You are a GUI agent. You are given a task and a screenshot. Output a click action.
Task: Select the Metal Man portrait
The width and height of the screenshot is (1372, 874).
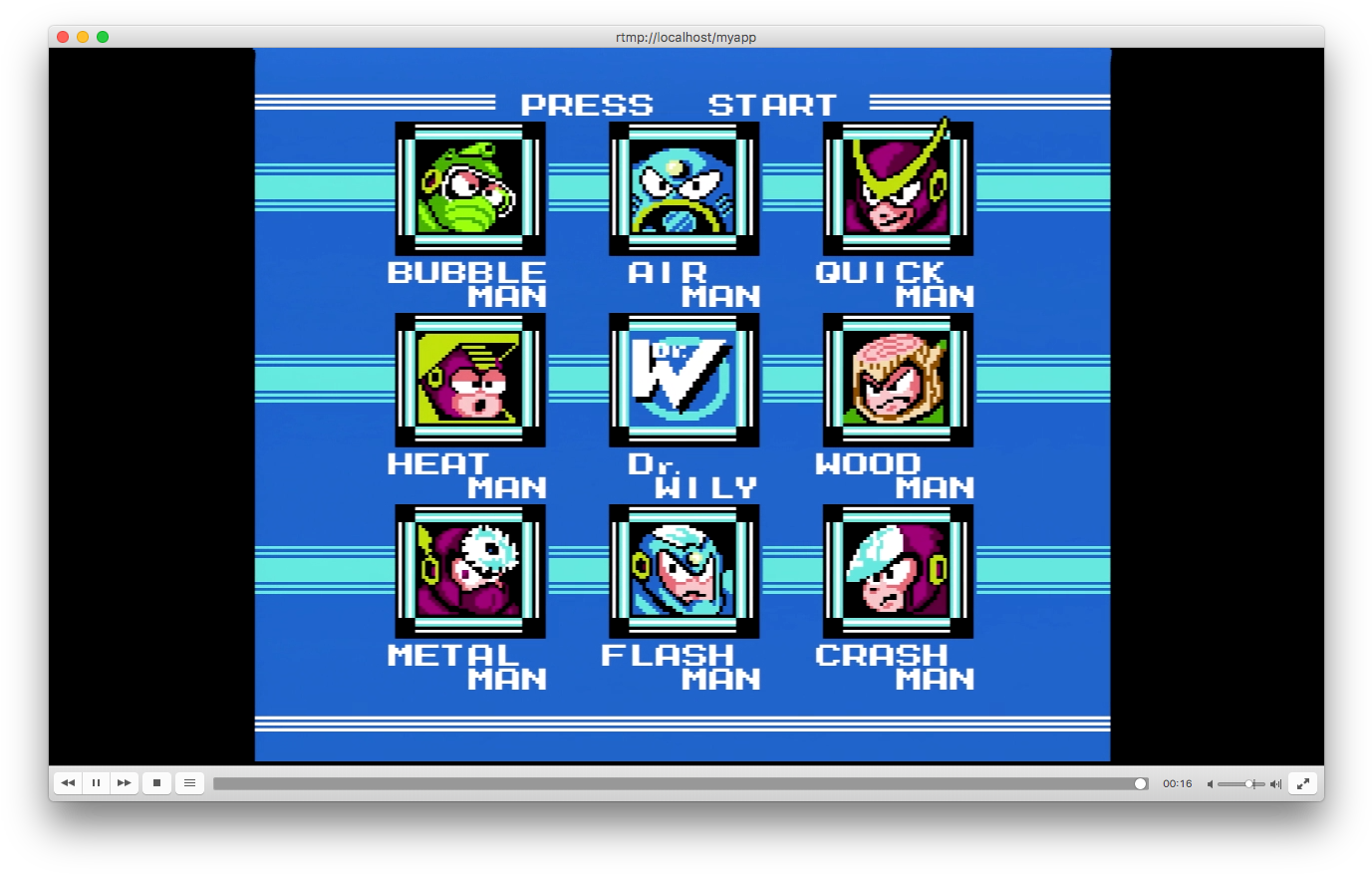click(469, 571)
